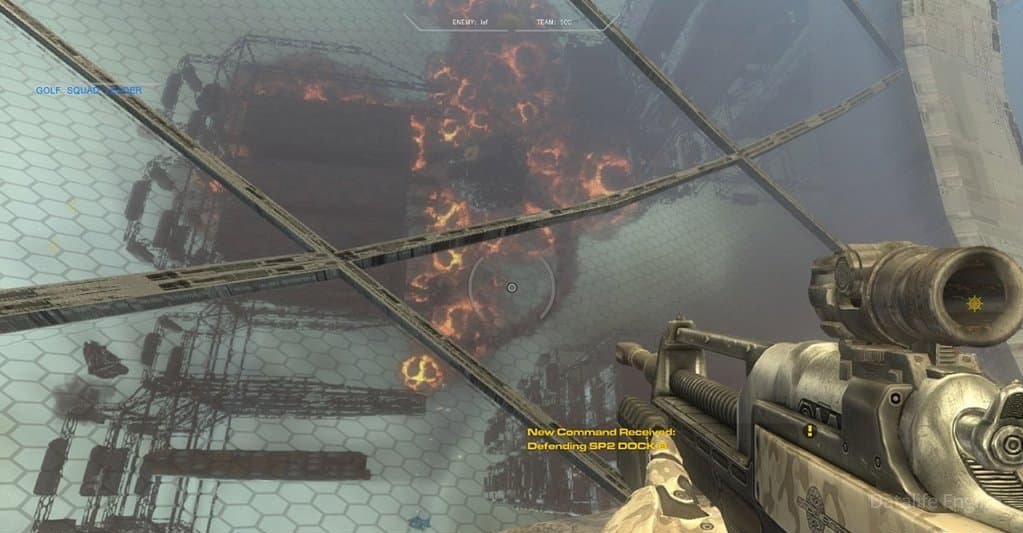Select the GOLF SQUAD LEADER name tag

tap(88, 90)
